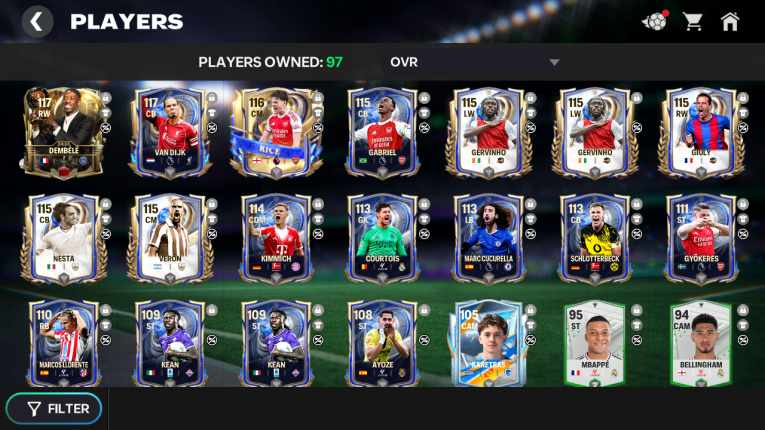The width and height of the screenshot is (765, 430).
Task: Select the 117 Dembélé player card
Action: 62,132
